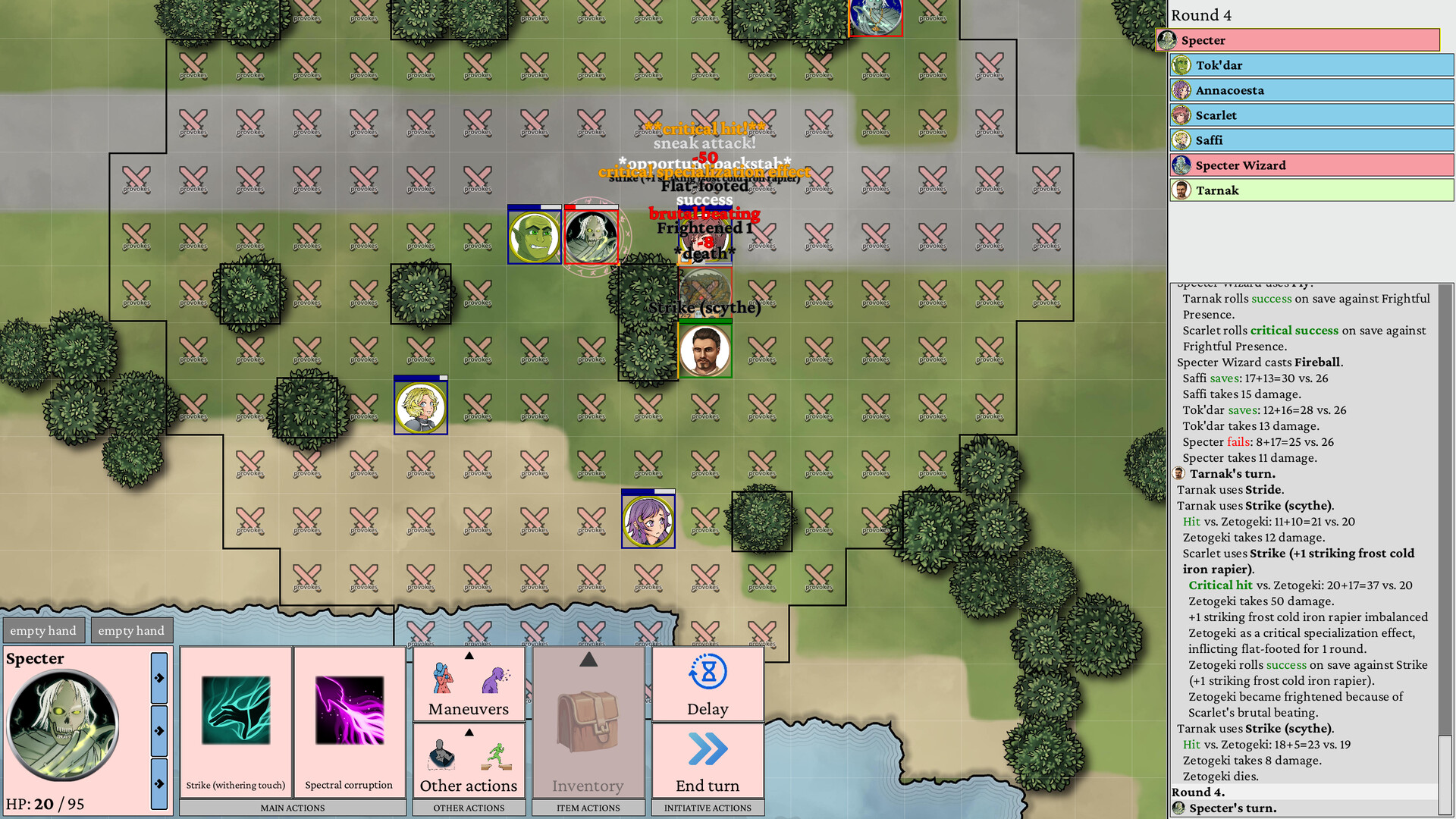Open the INITIATIVE ACTIONS tab
Viewport: 1456px width, 819px height.
[x=706, y=808]
